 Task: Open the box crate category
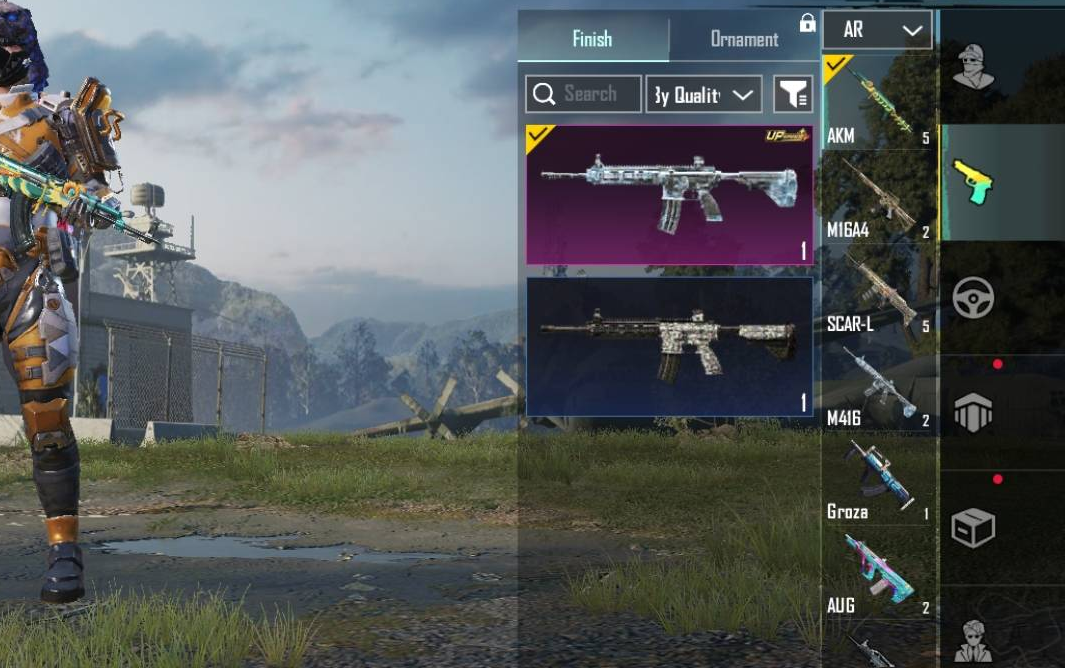(x=973, y=527)
